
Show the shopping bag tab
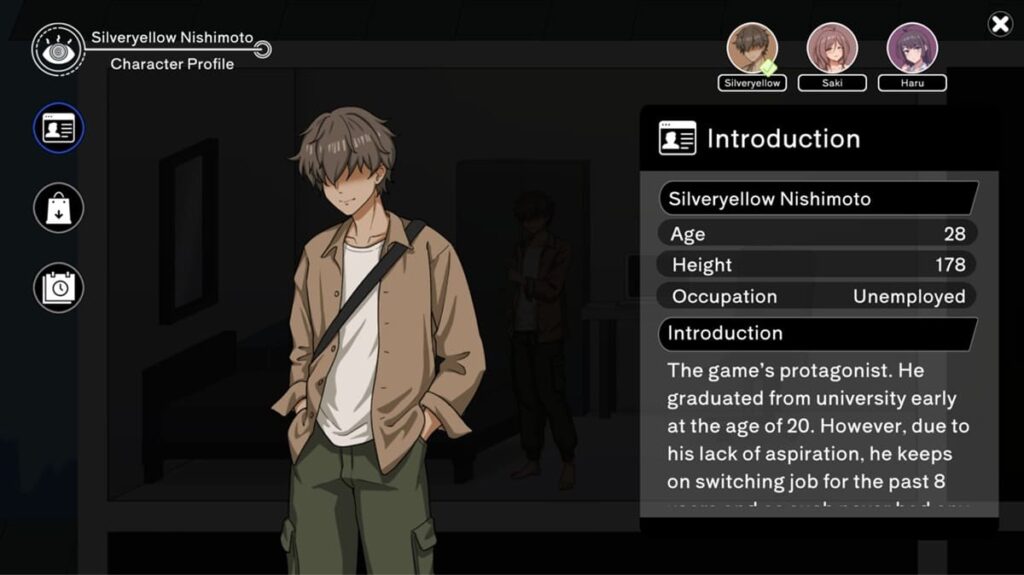click(59, 208)
